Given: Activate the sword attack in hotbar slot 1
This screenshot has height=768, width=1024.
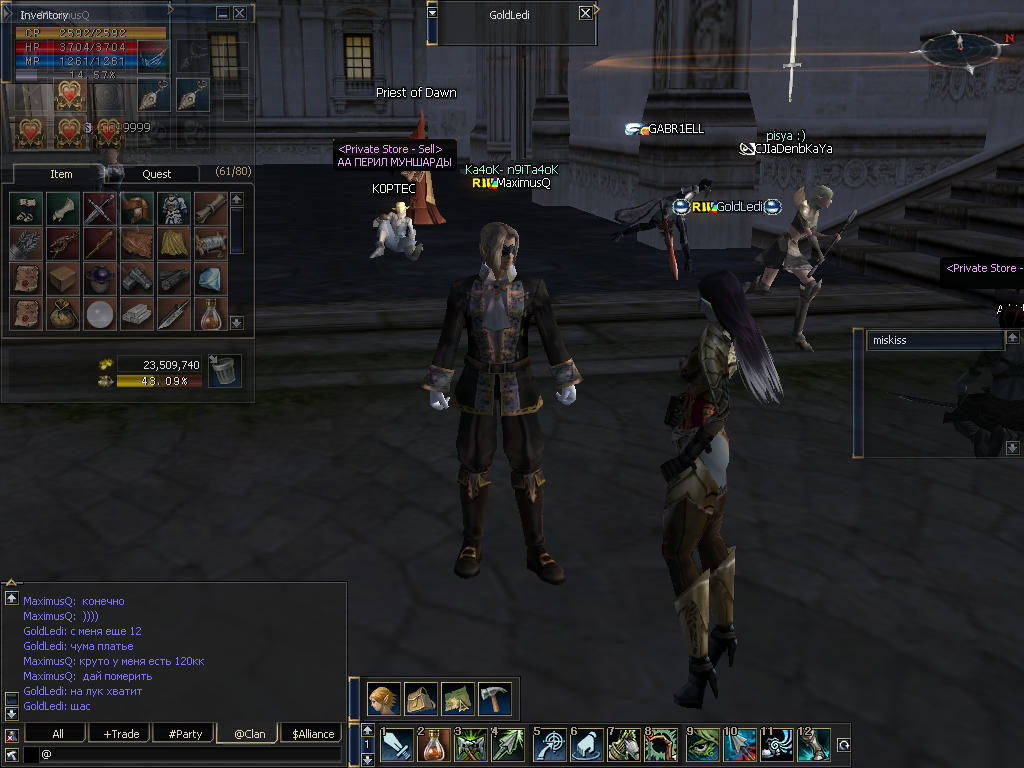Looking at the screenshot, I should 397,745.
